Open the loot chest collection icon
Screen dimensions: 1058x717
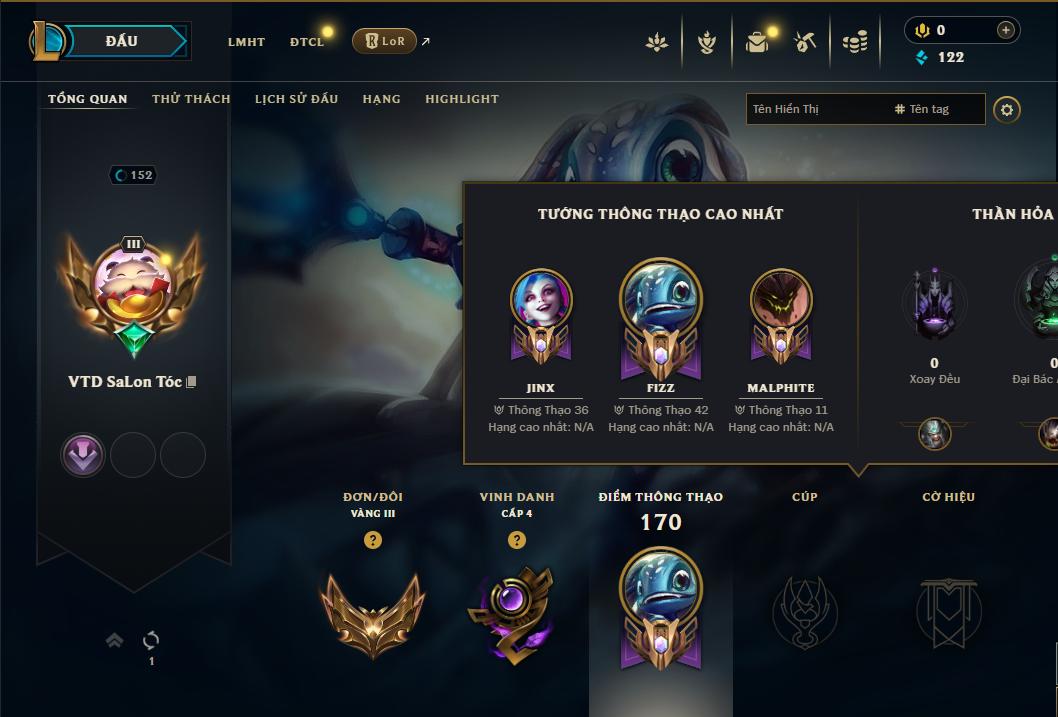click(x=757, y=42)
